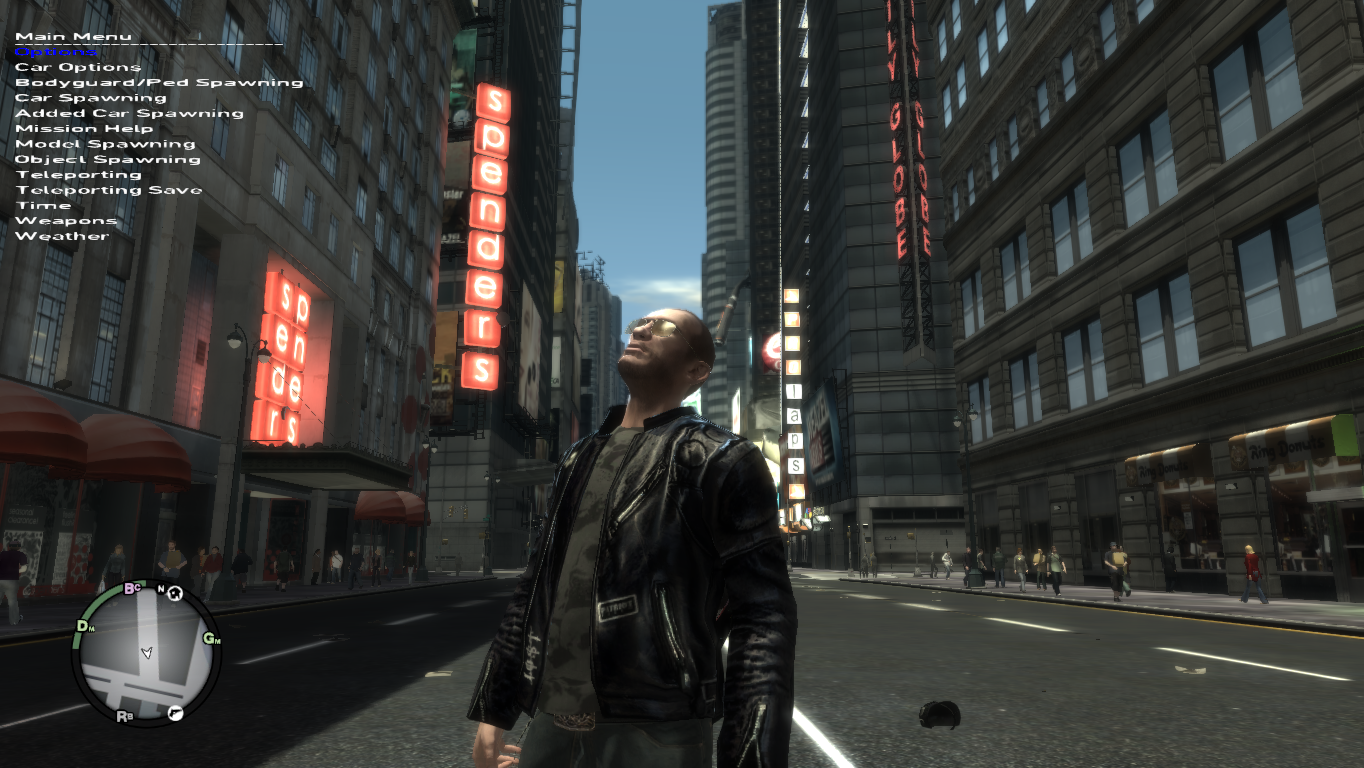Select the Weather entry
This screenshot has height=768, width=1364.
(62, 236)
